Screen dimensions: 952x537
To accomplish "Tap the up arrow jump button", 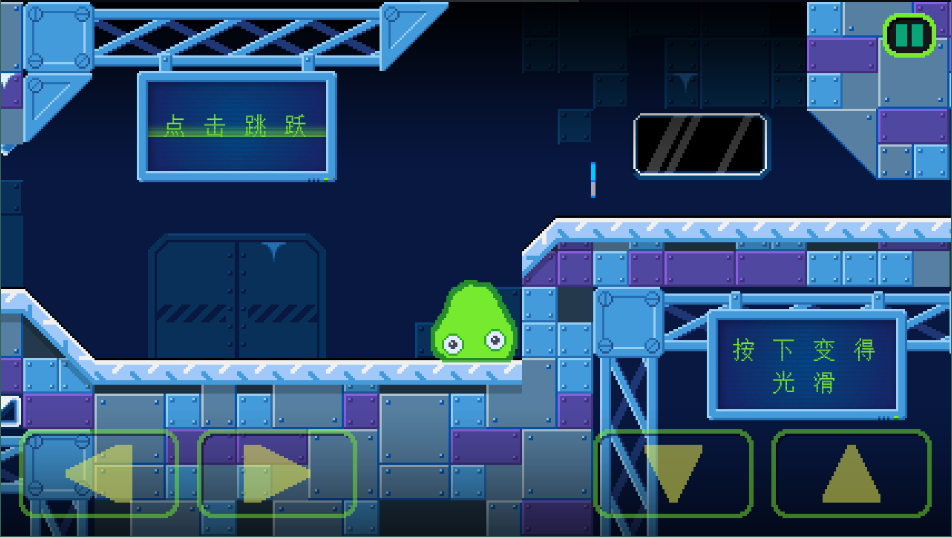I will (851, 473).
